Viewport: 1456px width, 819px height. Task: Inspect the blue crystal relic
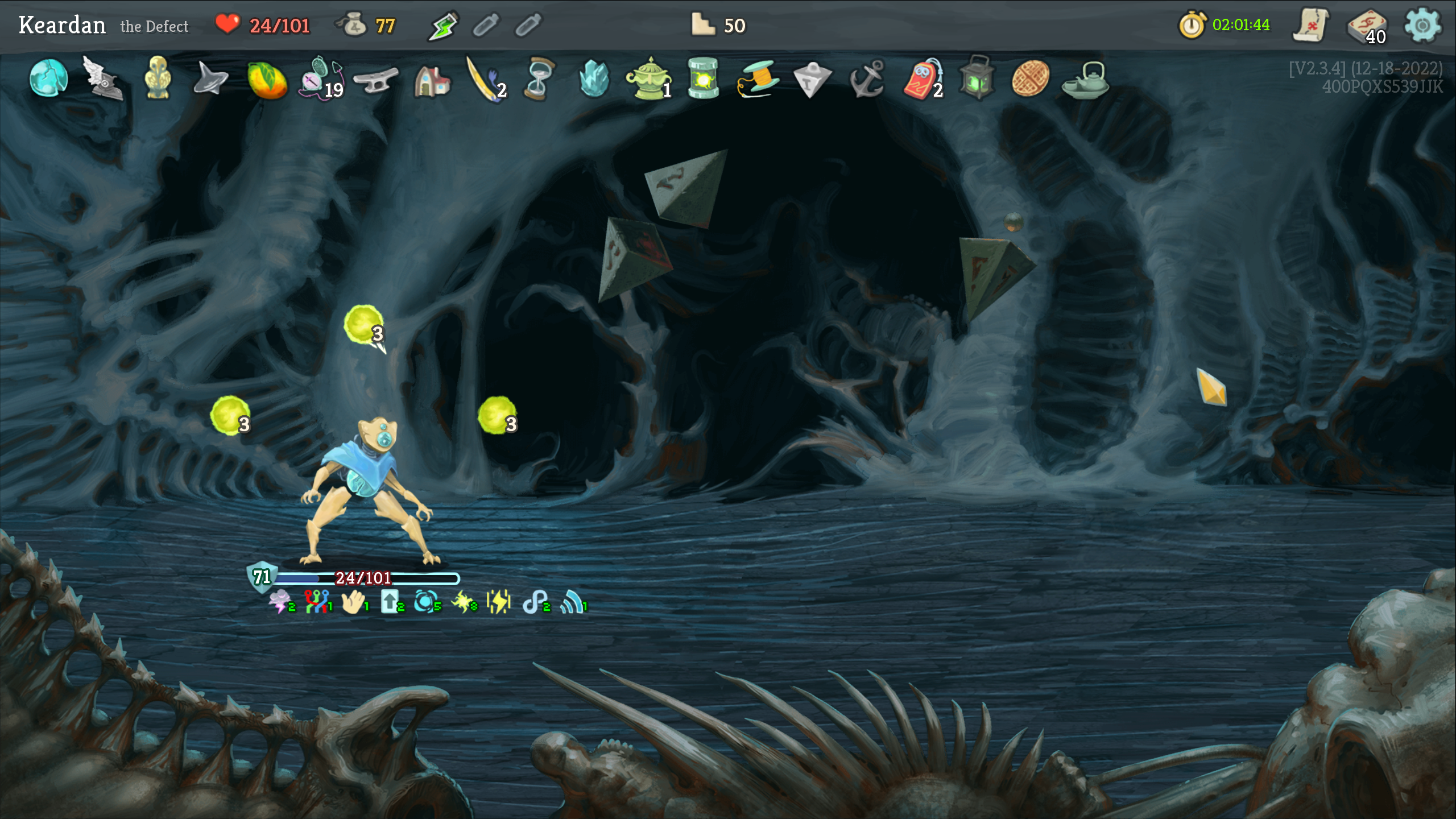pyautogui.click(x=594, y=78)
